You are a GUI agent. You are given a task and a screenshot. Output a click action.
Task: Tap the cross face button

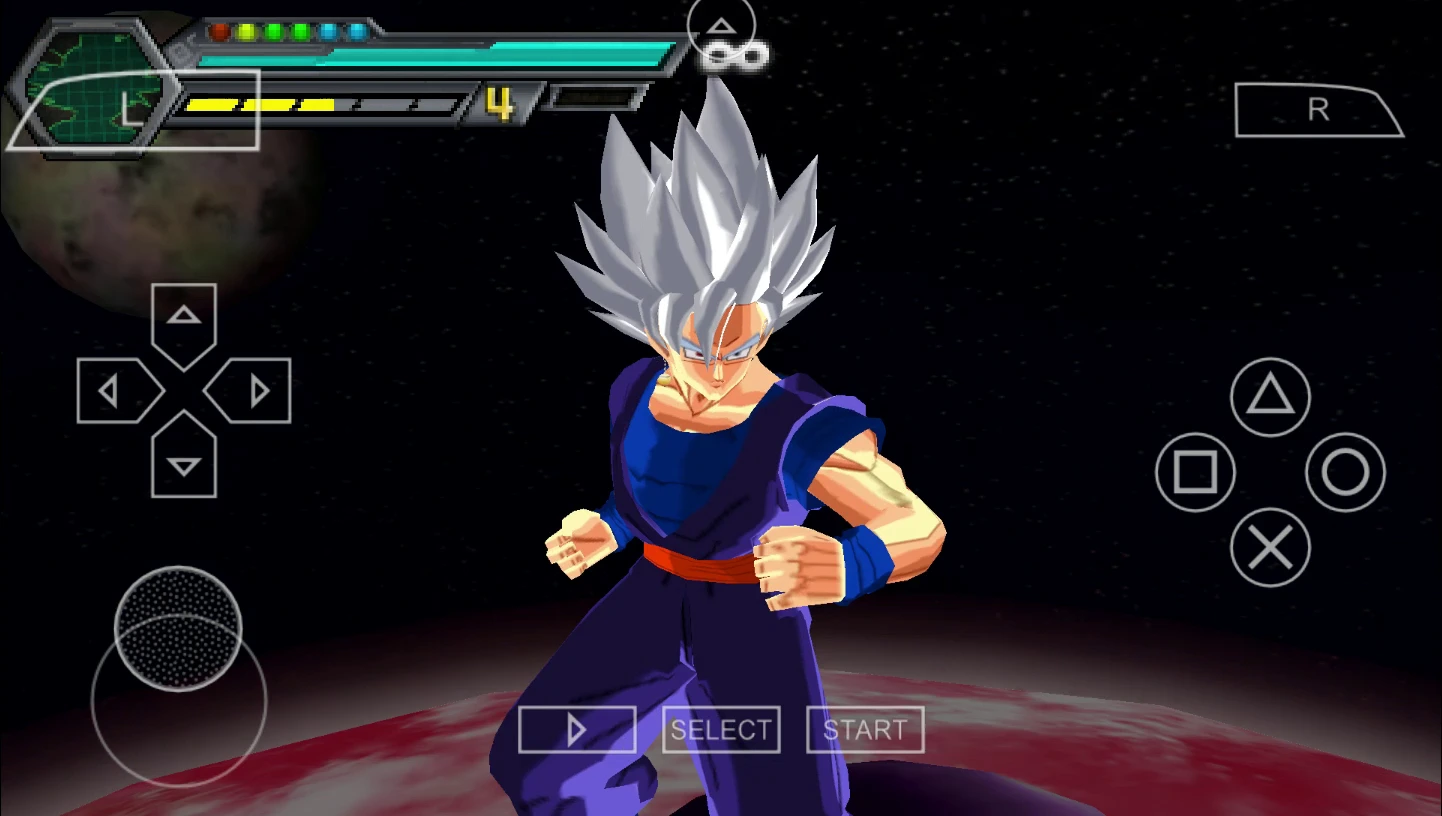(1270, 547)
